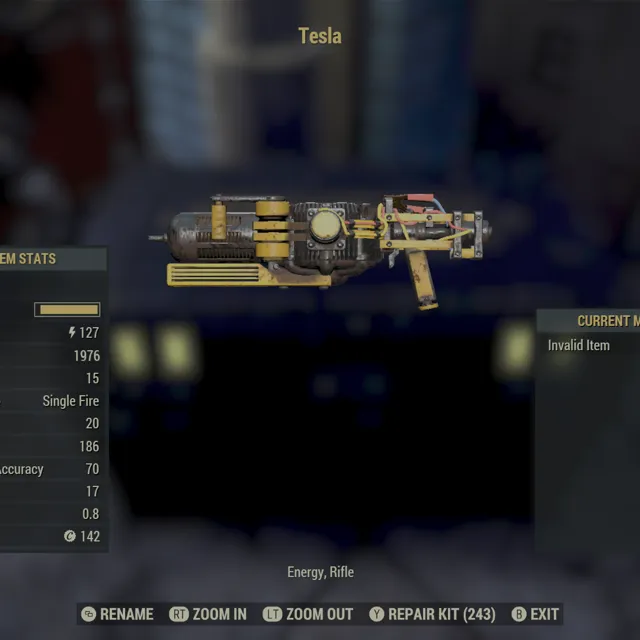Select the Invalid Item mod entry
Viewport: 640px width, 640px height.
pyautogui.click(x=579, y=345)
